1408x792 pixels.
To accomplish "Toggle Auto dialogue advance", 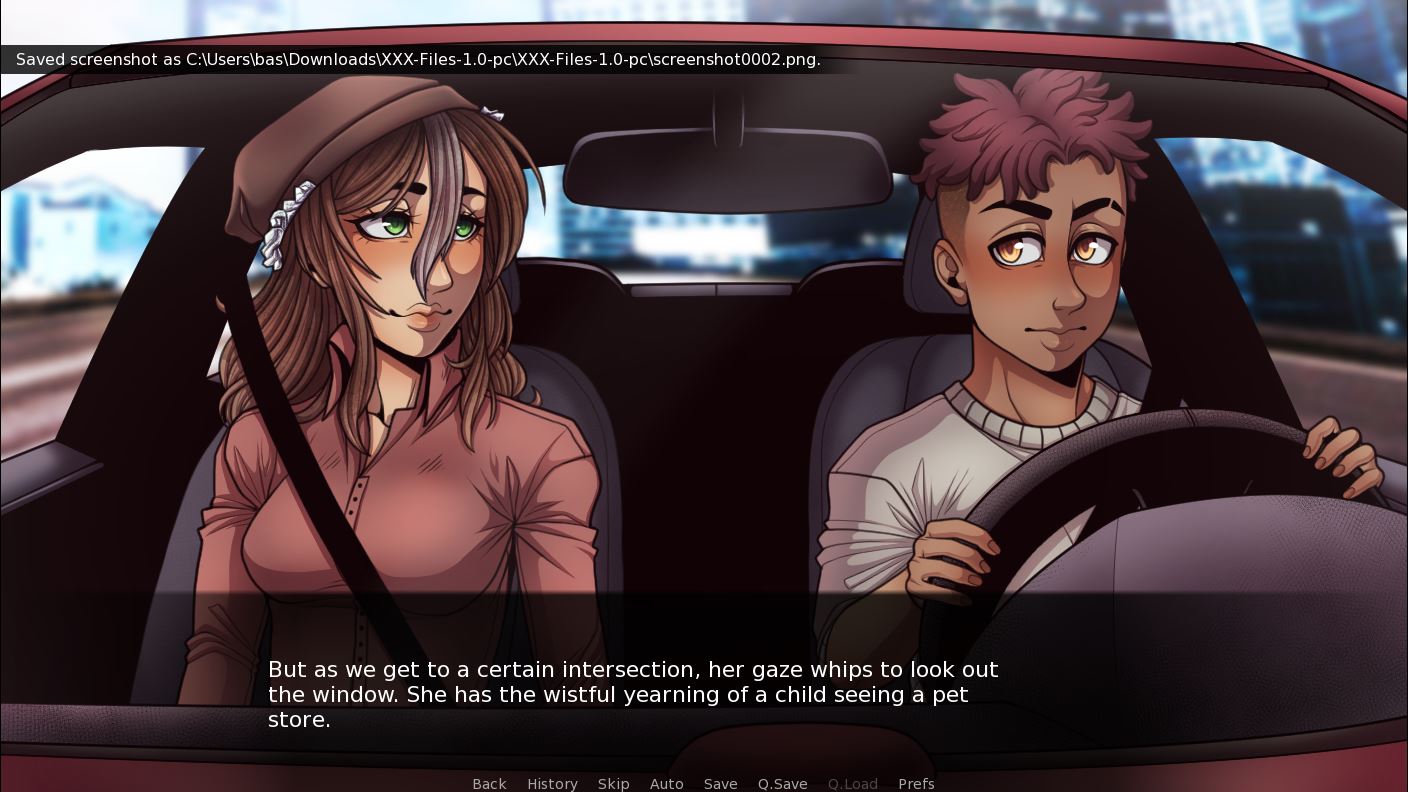I will point(666,783).
